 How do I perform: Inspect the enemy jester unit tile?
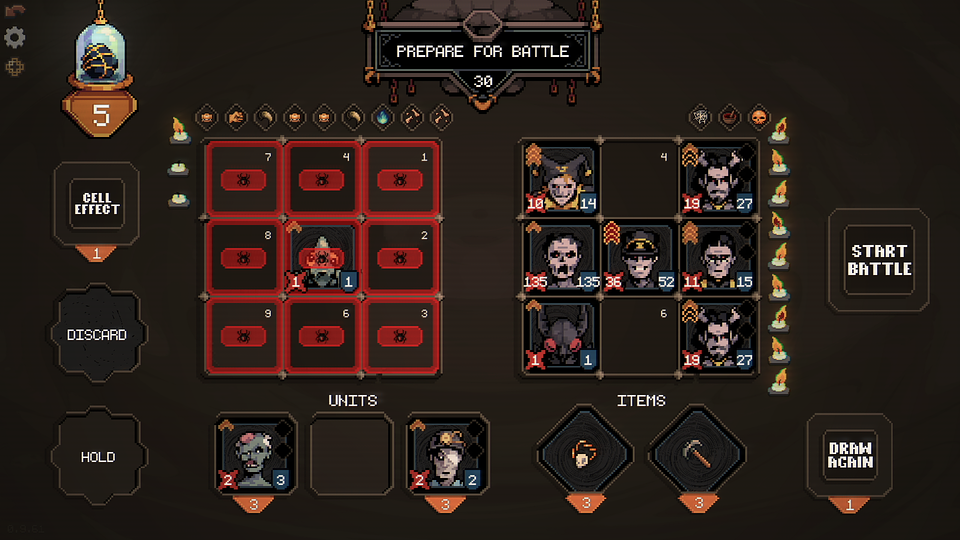(560, 178)
